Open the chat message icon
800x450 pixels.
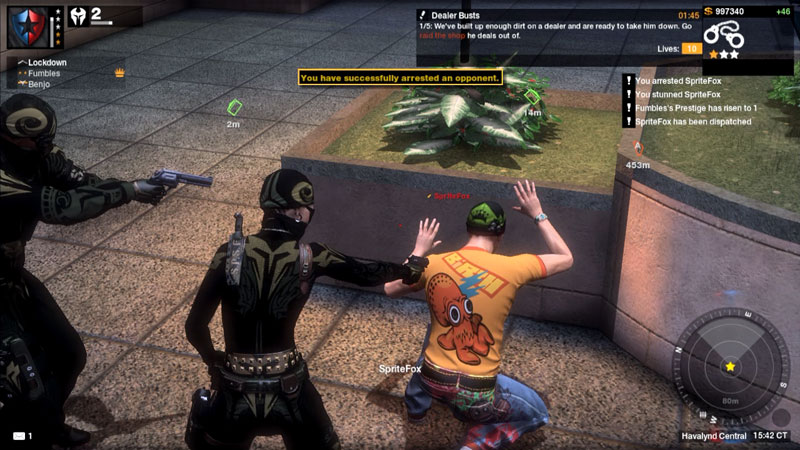[18, 436]
